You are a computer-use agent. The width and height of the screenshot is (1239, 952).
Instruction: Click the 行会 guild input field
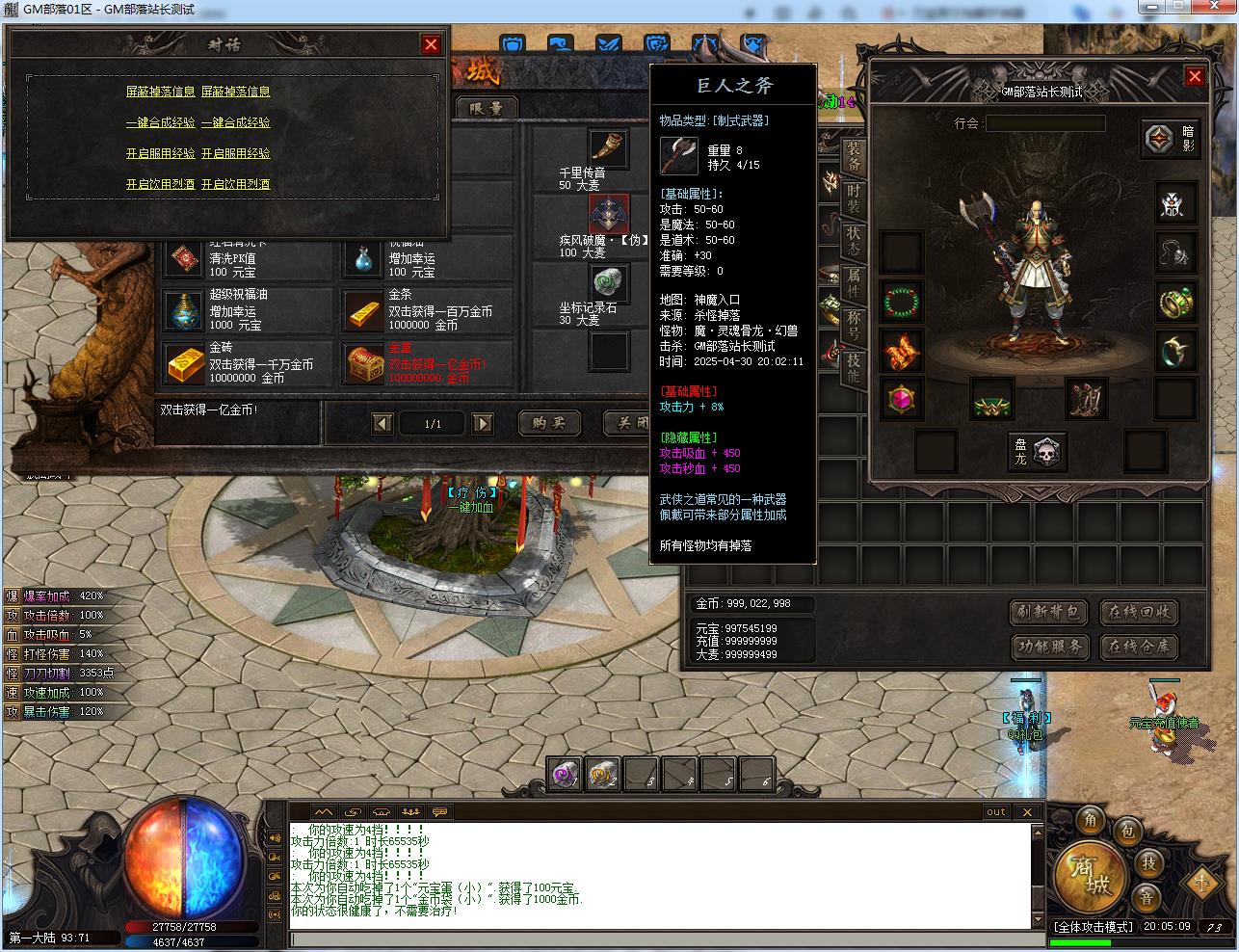1047,122
